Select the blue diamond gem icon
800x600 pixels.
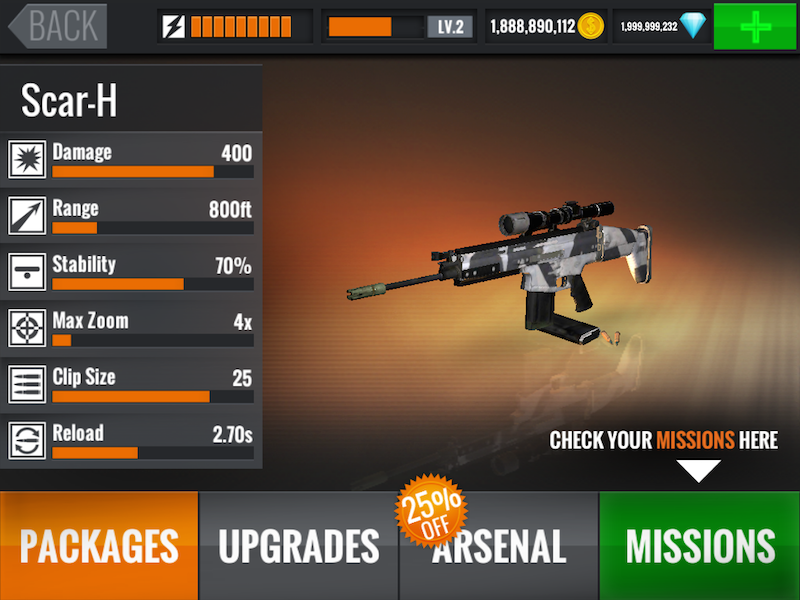point(693,26)
